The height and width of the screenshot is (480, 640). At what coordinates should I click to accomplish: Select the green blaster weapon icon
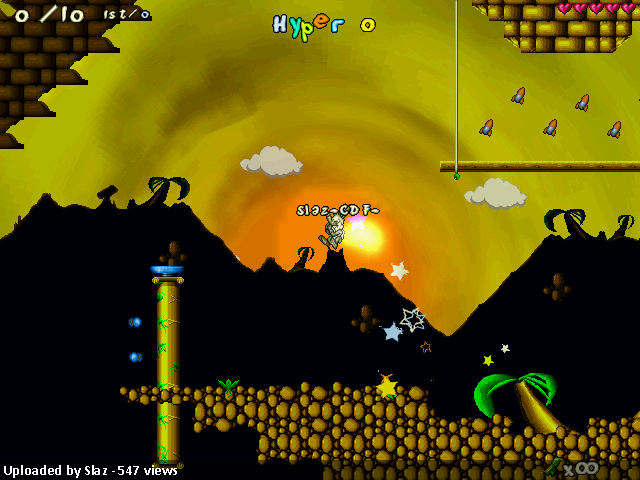point(553,466)
